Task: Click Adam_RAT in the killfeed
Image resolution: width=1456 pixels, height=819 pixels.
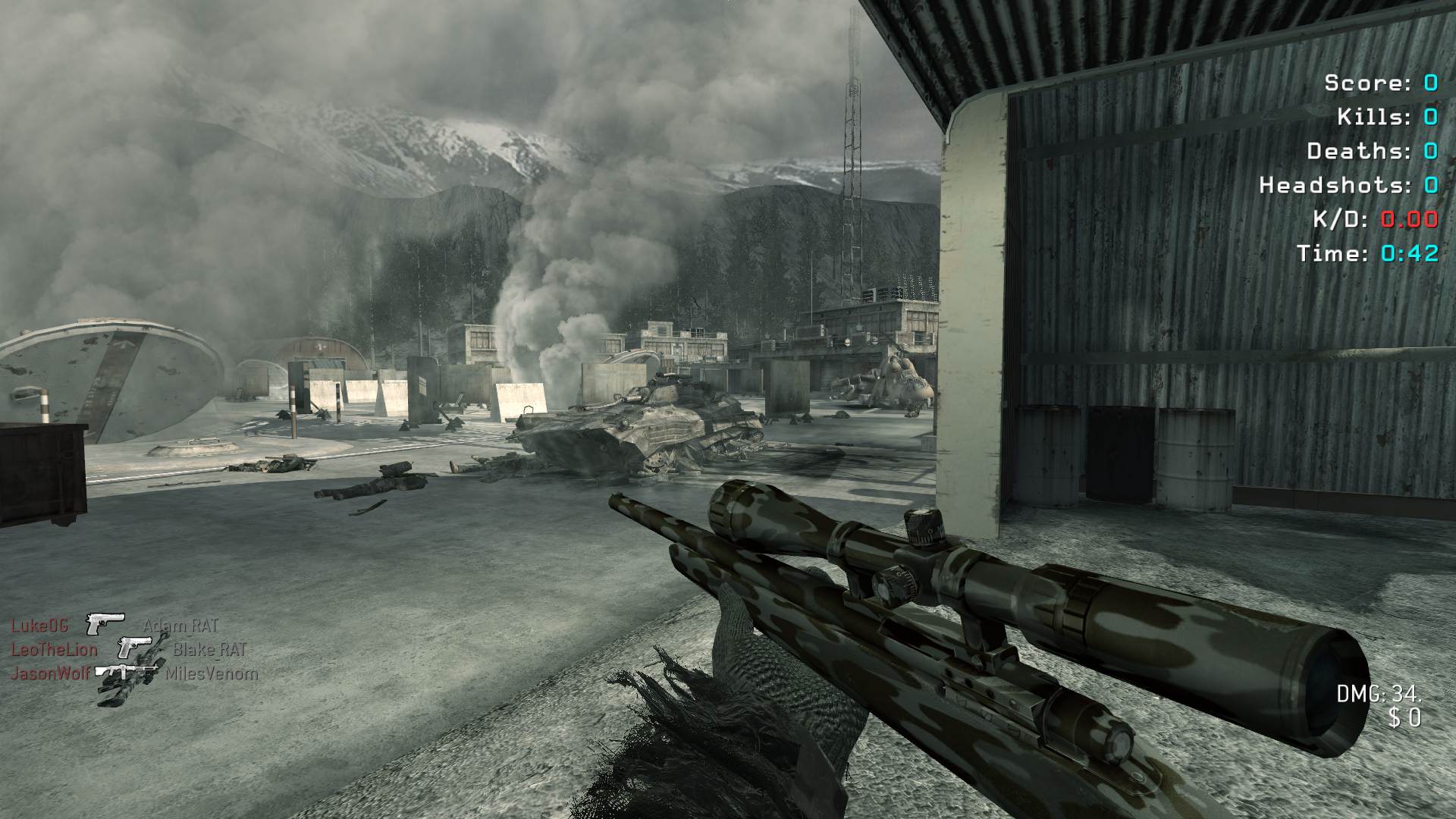Action: pos(180,626)
